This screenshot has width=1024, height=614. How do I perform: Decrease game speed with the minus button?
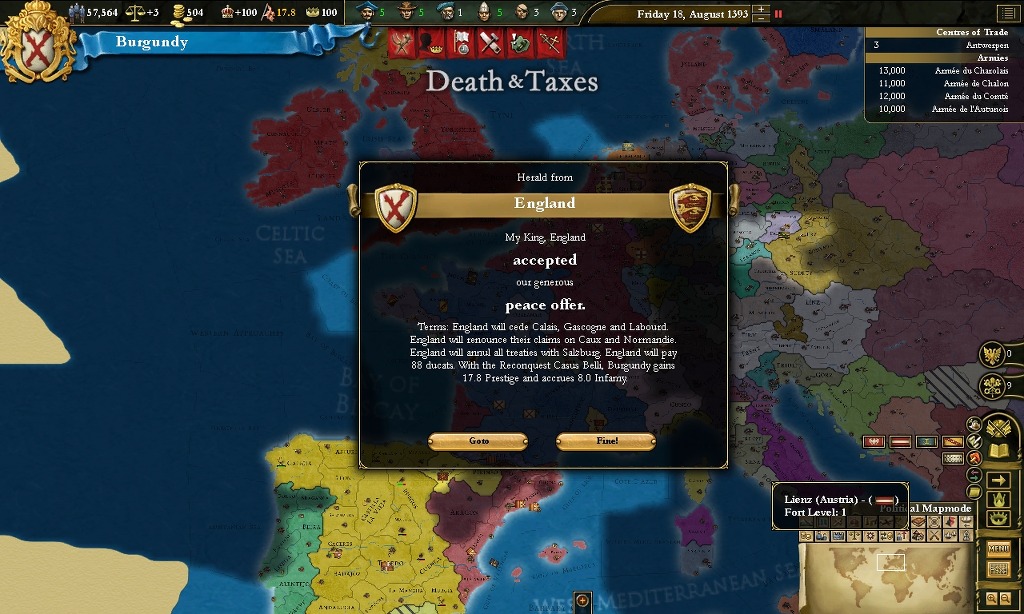762,18
